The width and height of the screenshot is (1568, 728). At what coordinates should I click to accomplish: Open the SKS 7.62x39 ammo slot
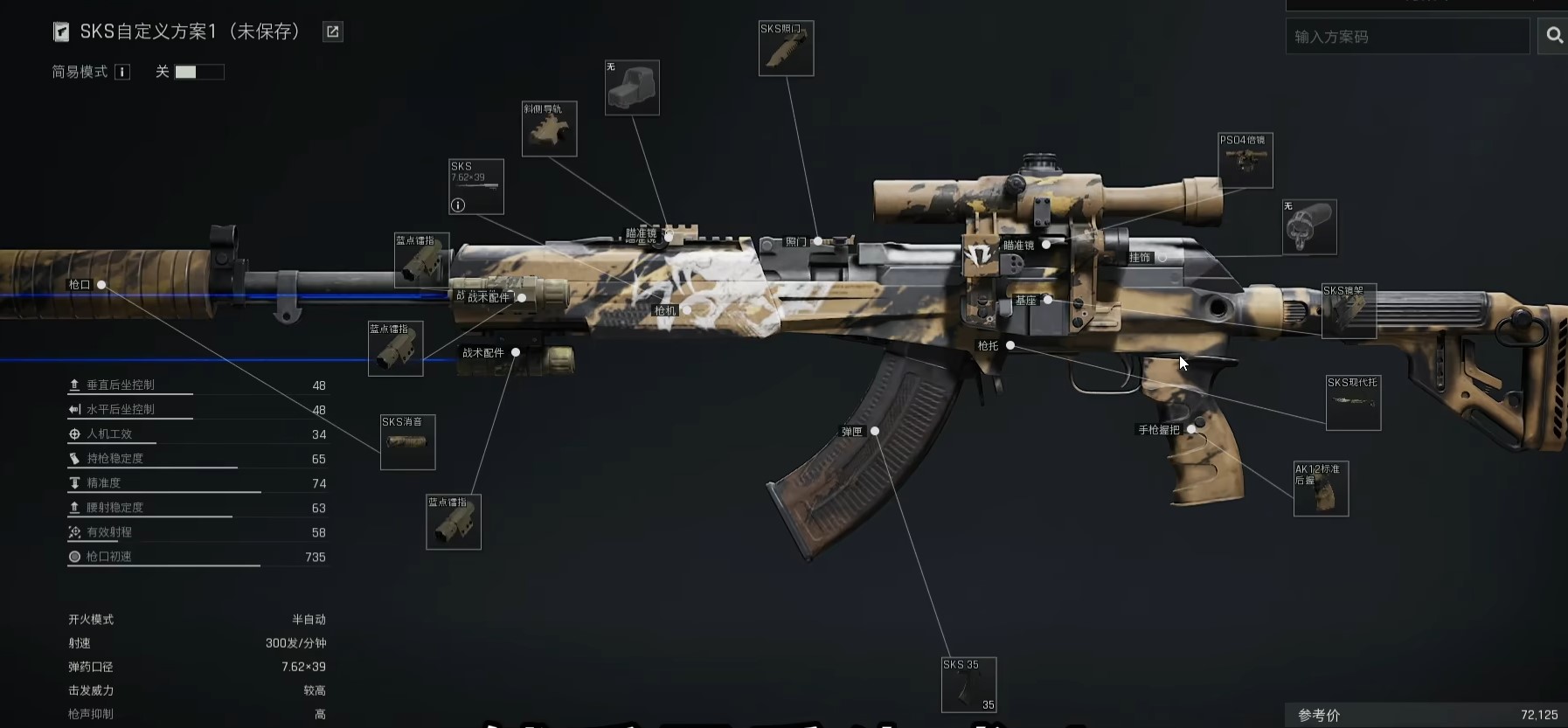[476, 186]
